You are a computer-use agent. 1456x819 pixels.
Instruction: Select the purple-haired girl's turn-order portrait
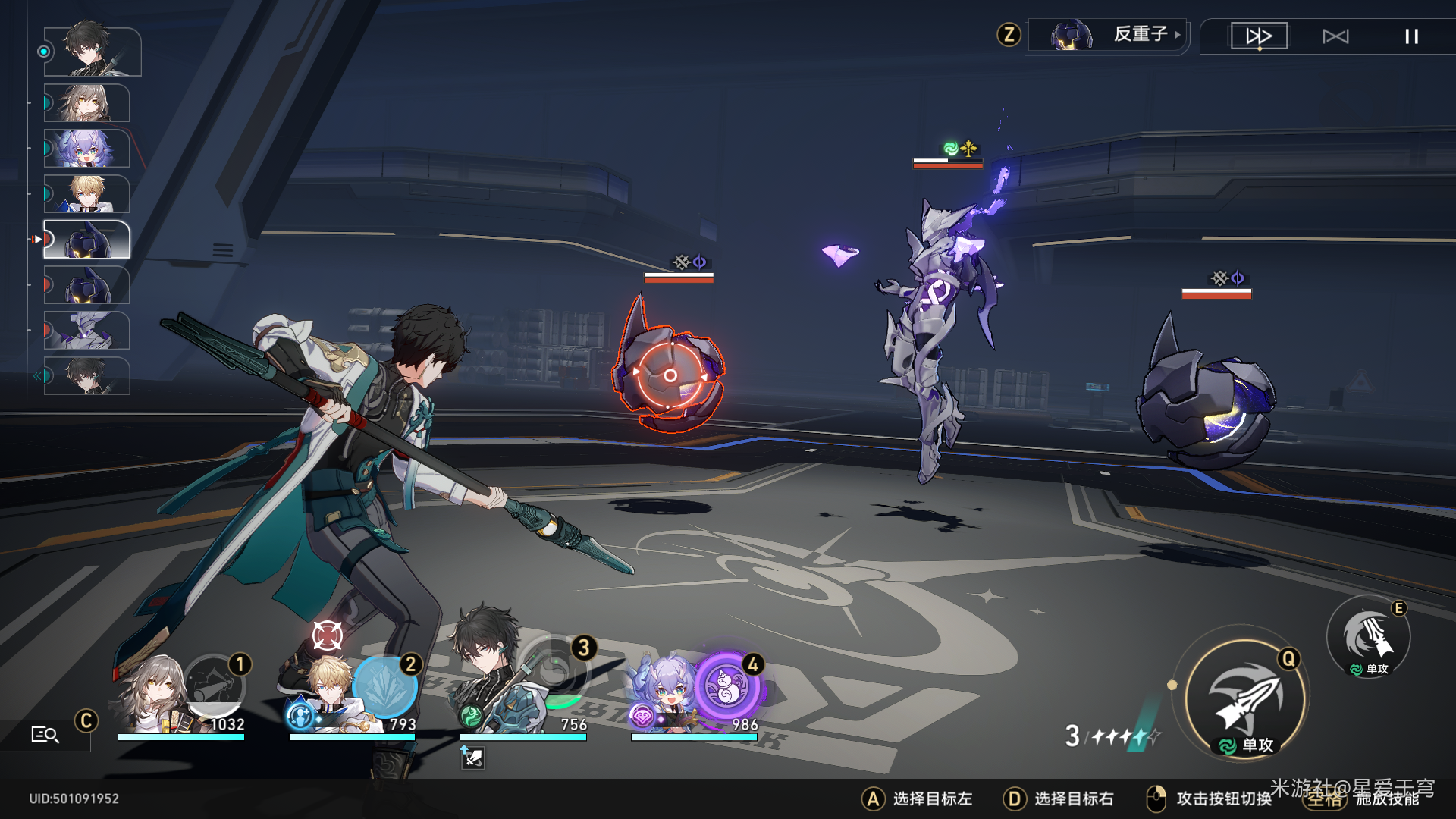pyautogui.click(x=87, y=148)
